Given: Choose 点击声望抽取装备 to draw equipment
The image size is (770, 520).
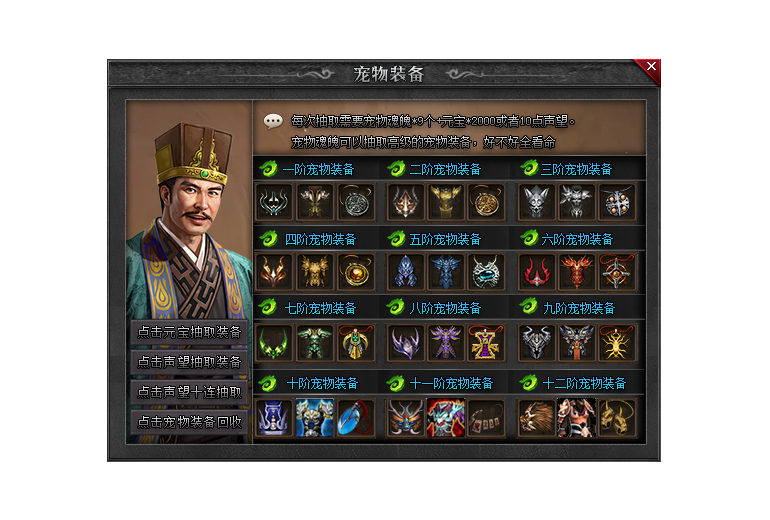Looking at the screenshot, I should [x=190, y=362].
